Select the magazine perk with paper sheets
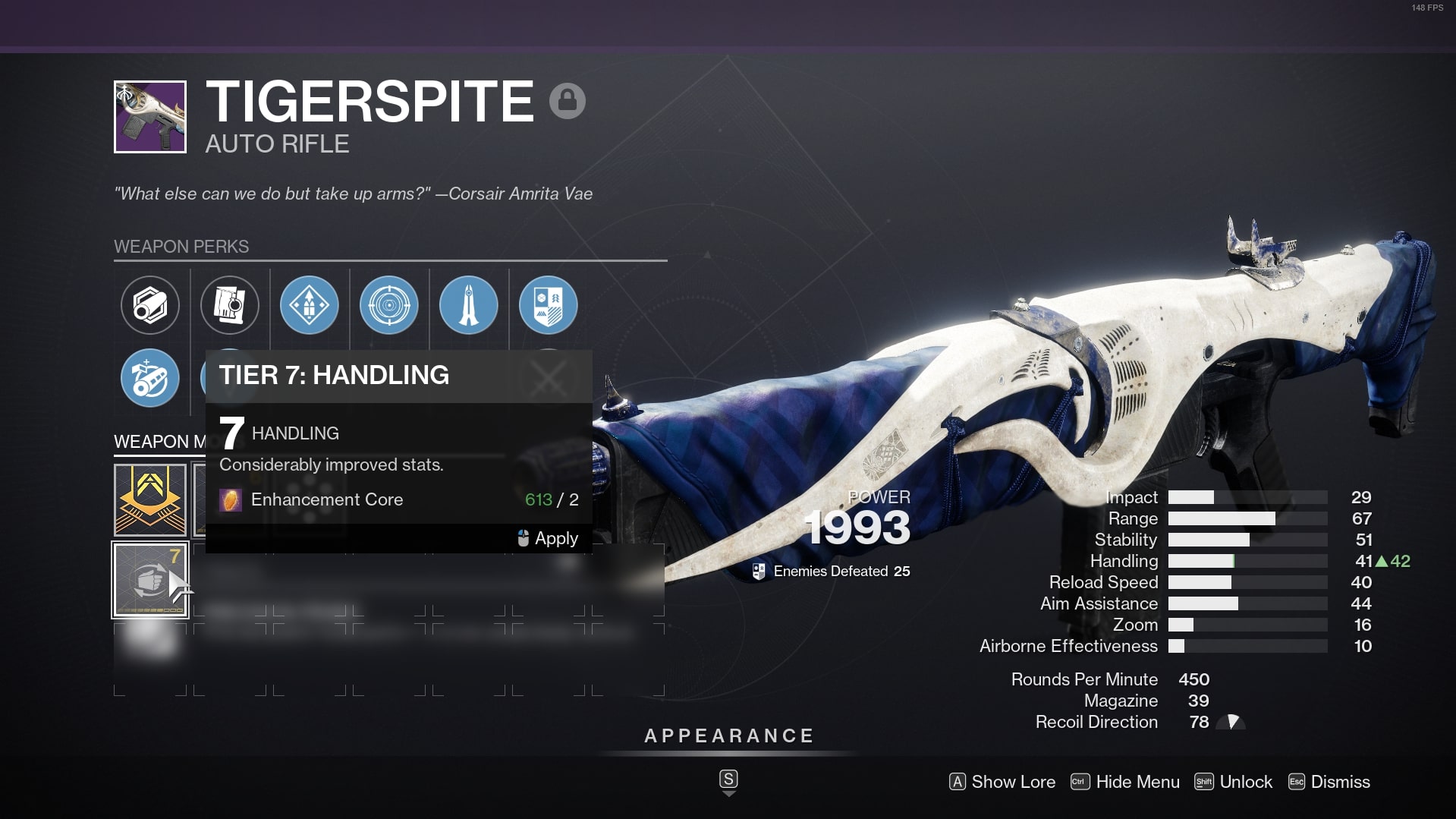This screenshot has width=1456, height=819. 230,305
